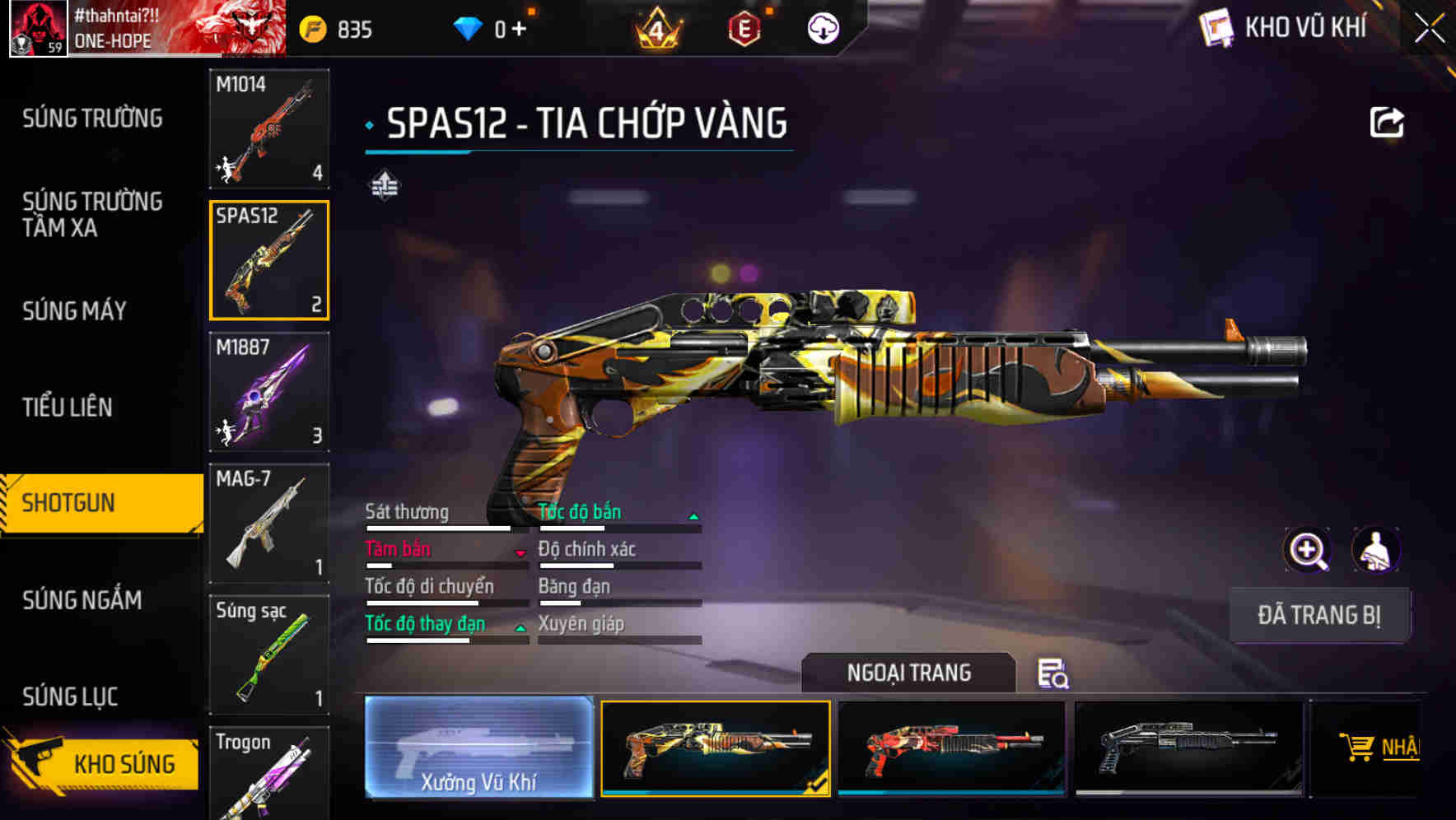This screenshot has height=820, width=1456.
Task: Add diamonds with the plus button
Action: click(x=519, y=30)
